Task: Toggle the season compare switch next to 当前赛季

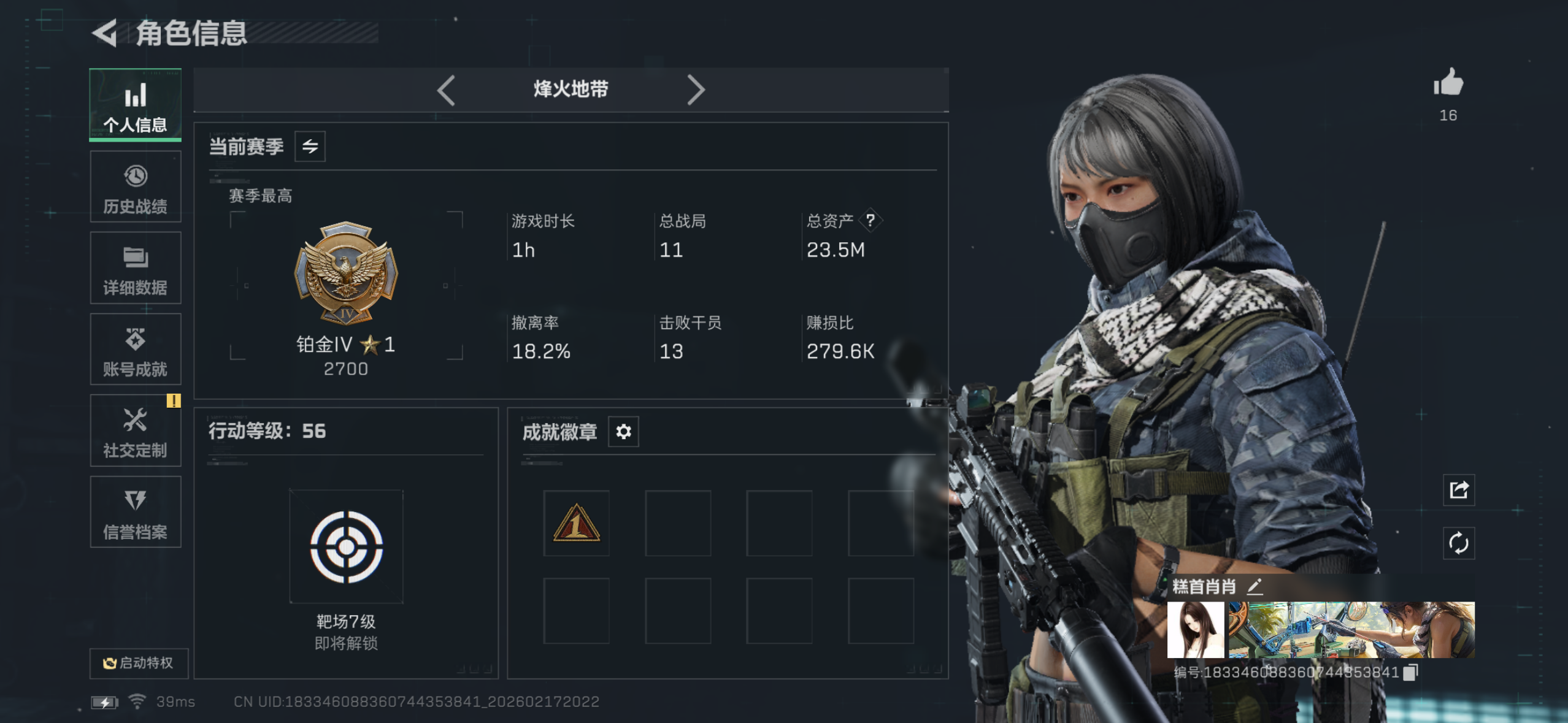Action: [x=310, y=147]
